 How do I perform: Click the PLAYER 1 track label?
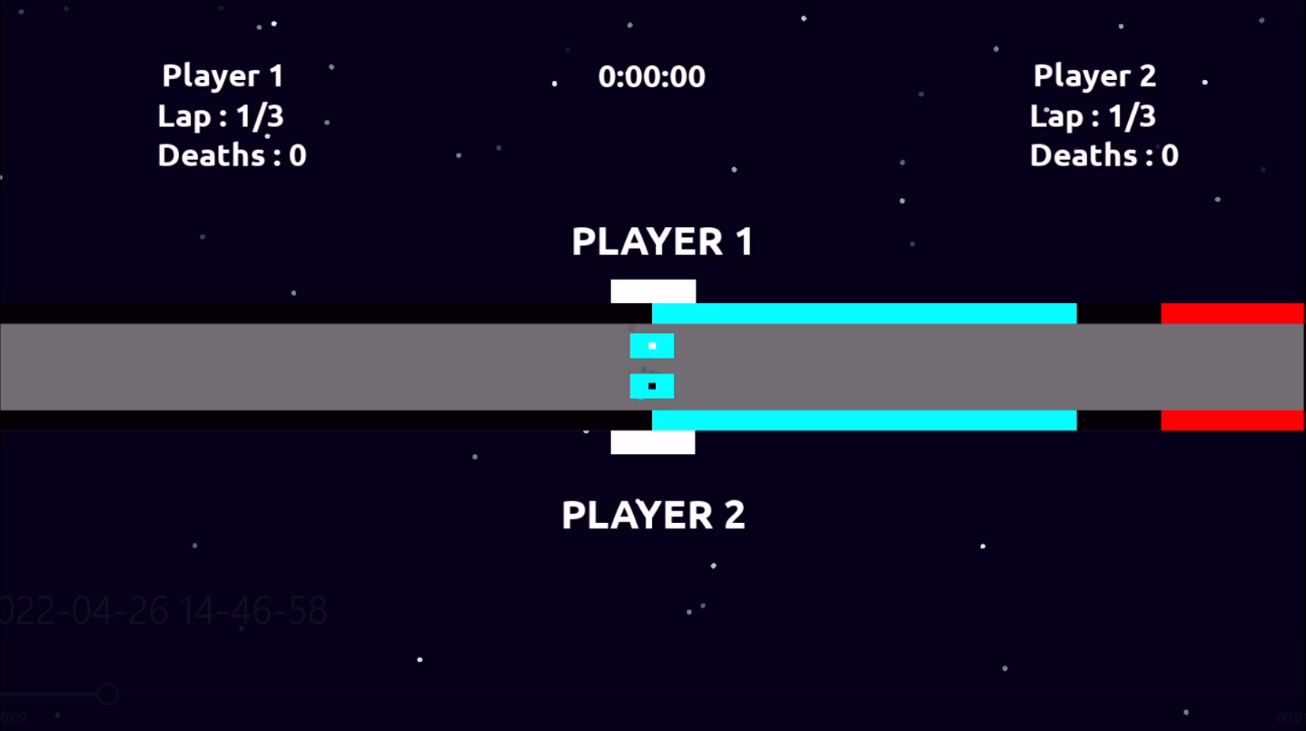coord(661,241)
